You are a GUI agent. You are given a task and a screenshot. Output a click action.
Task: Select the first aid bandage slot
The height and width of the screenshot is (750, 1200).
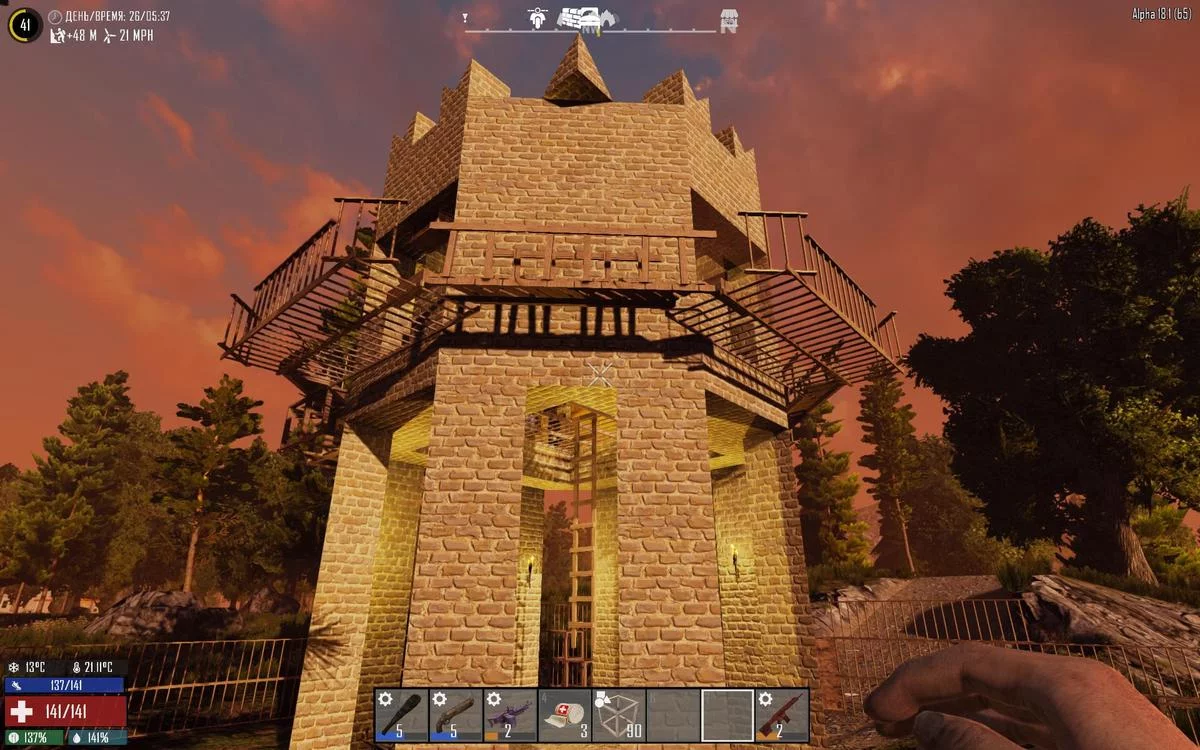[x=564, y=715]
